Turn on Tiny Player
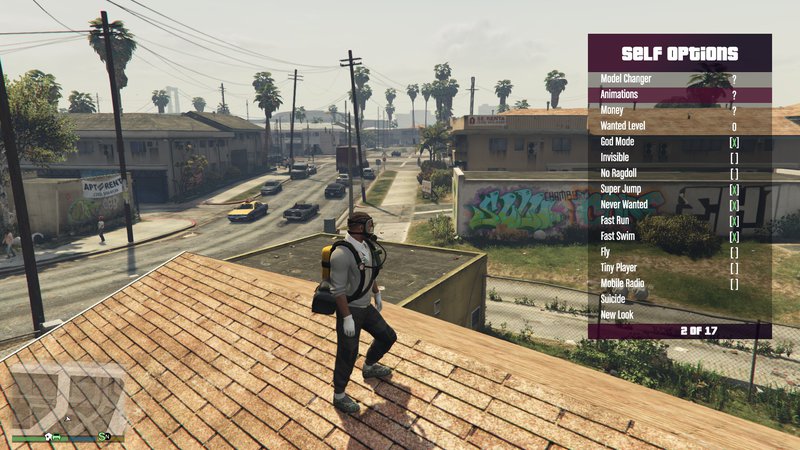 (x=734, y=268)
